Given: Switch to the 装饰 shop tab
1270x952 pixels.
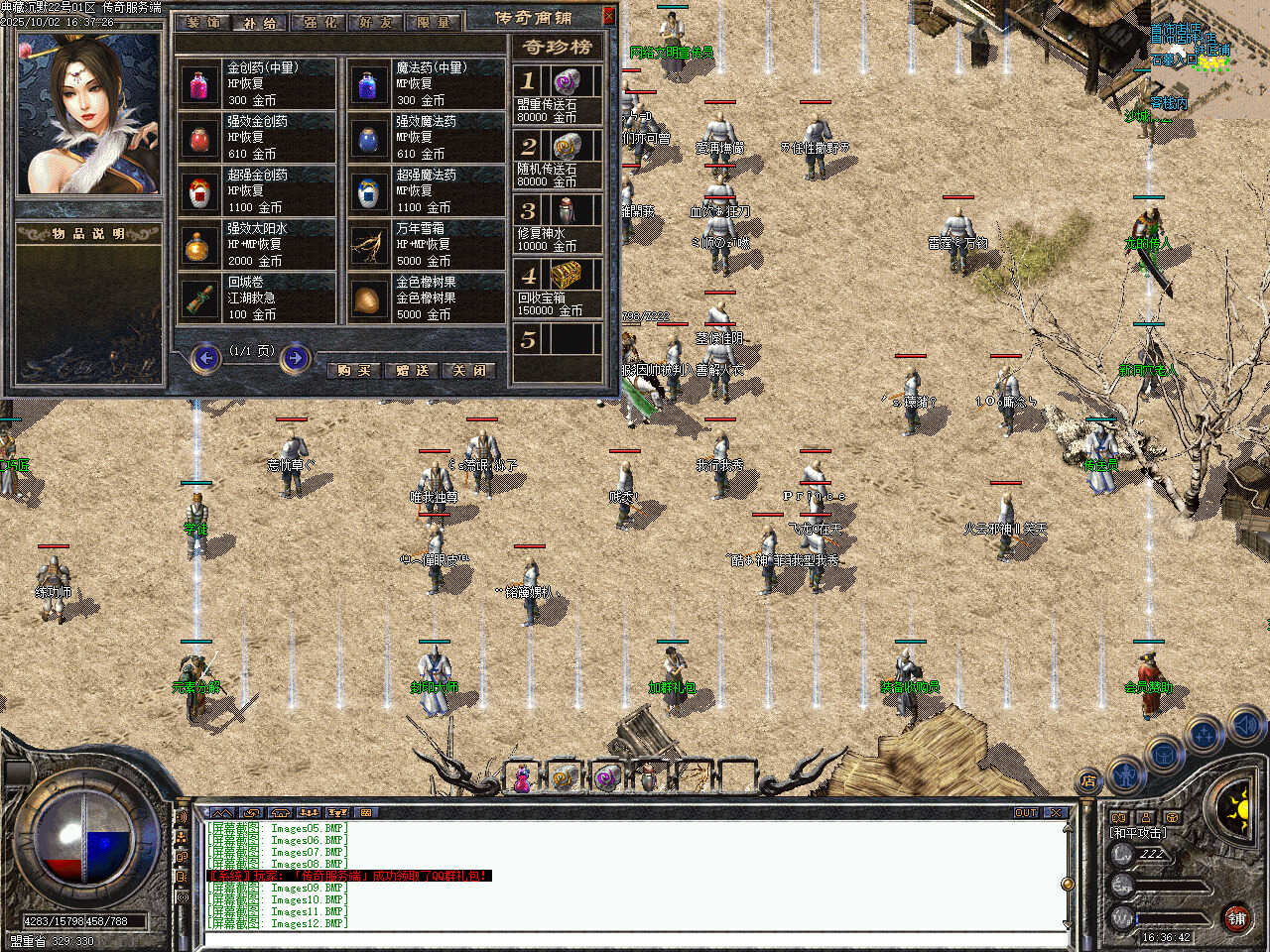Looking at the screenshot, I should click(203, 21).
